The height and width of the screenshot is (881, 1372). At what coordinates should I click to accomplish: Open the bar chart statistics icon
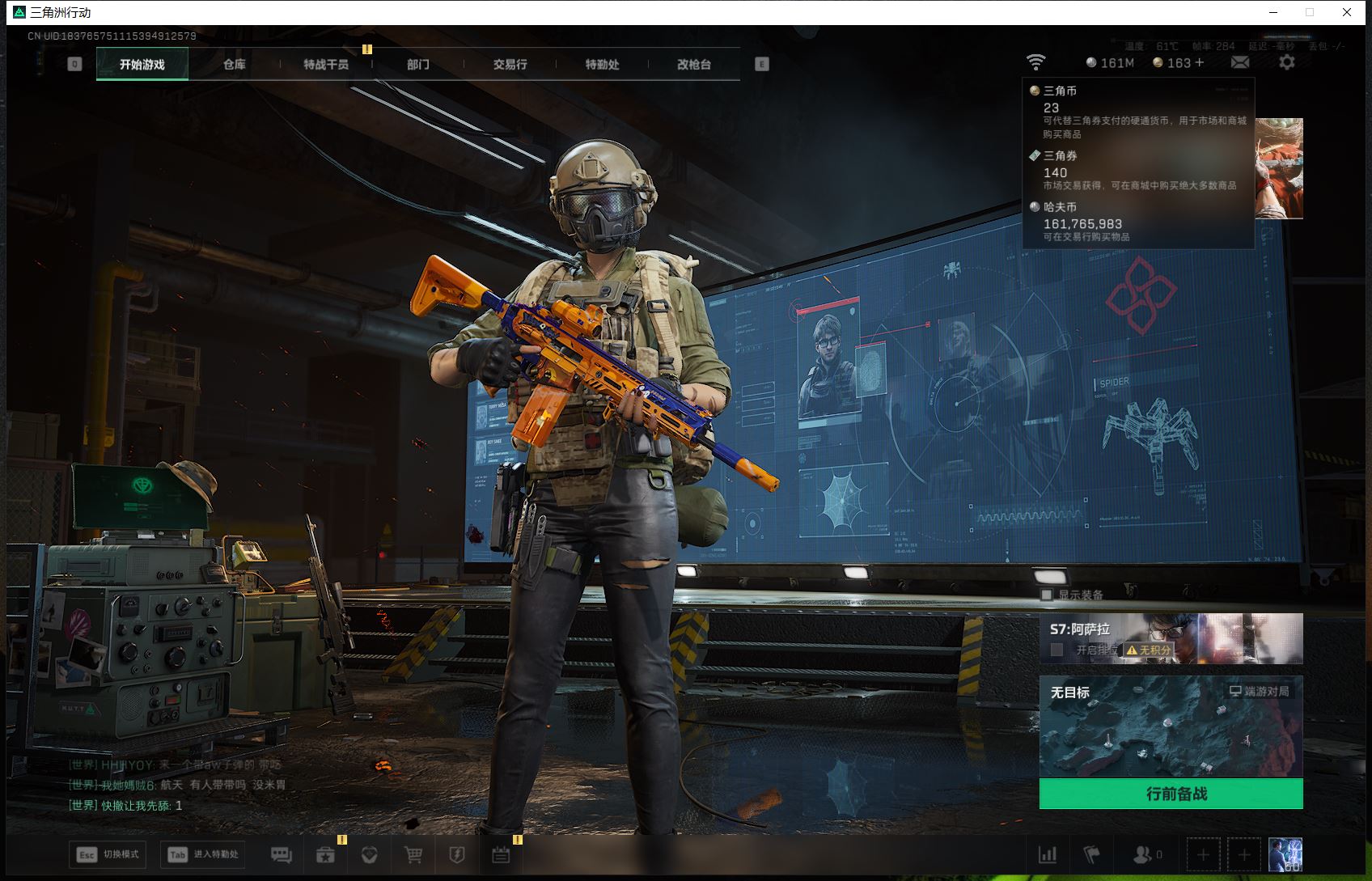tap(1048, 855)
